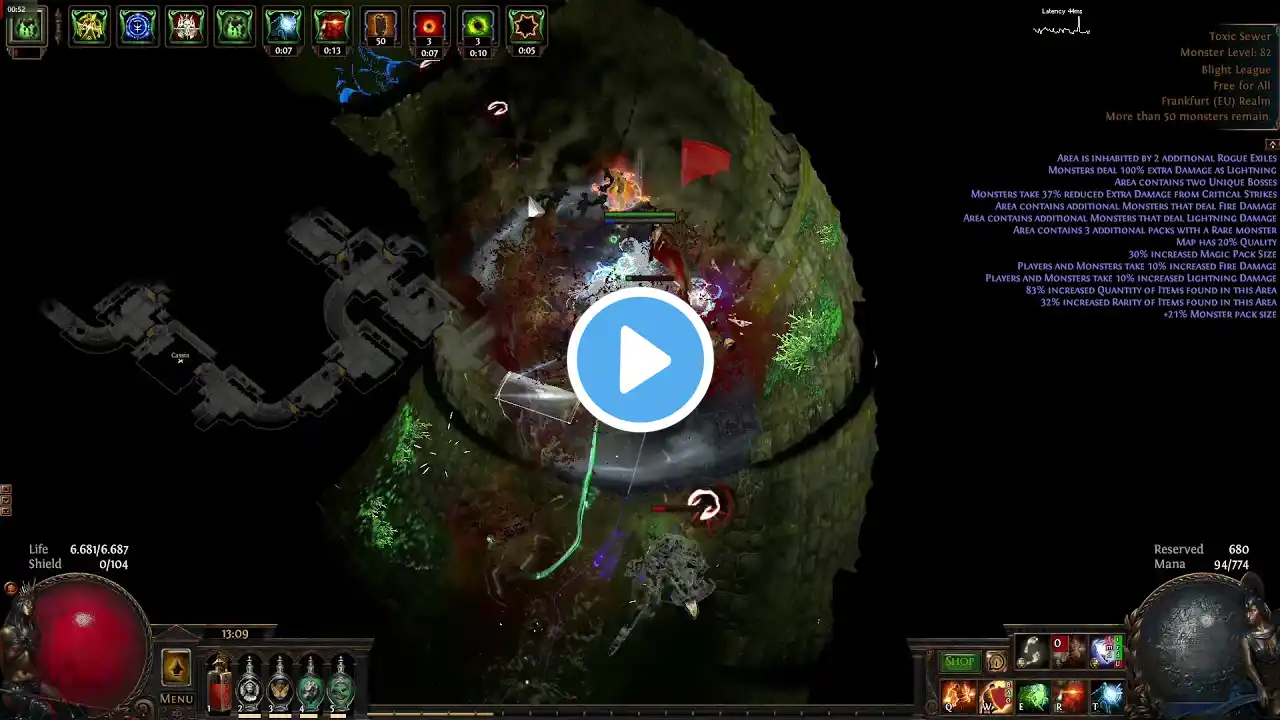Activate the fiery skill bound to Q
The width and height of the screenshot is (1280, 720).
(x=958, y=696)
